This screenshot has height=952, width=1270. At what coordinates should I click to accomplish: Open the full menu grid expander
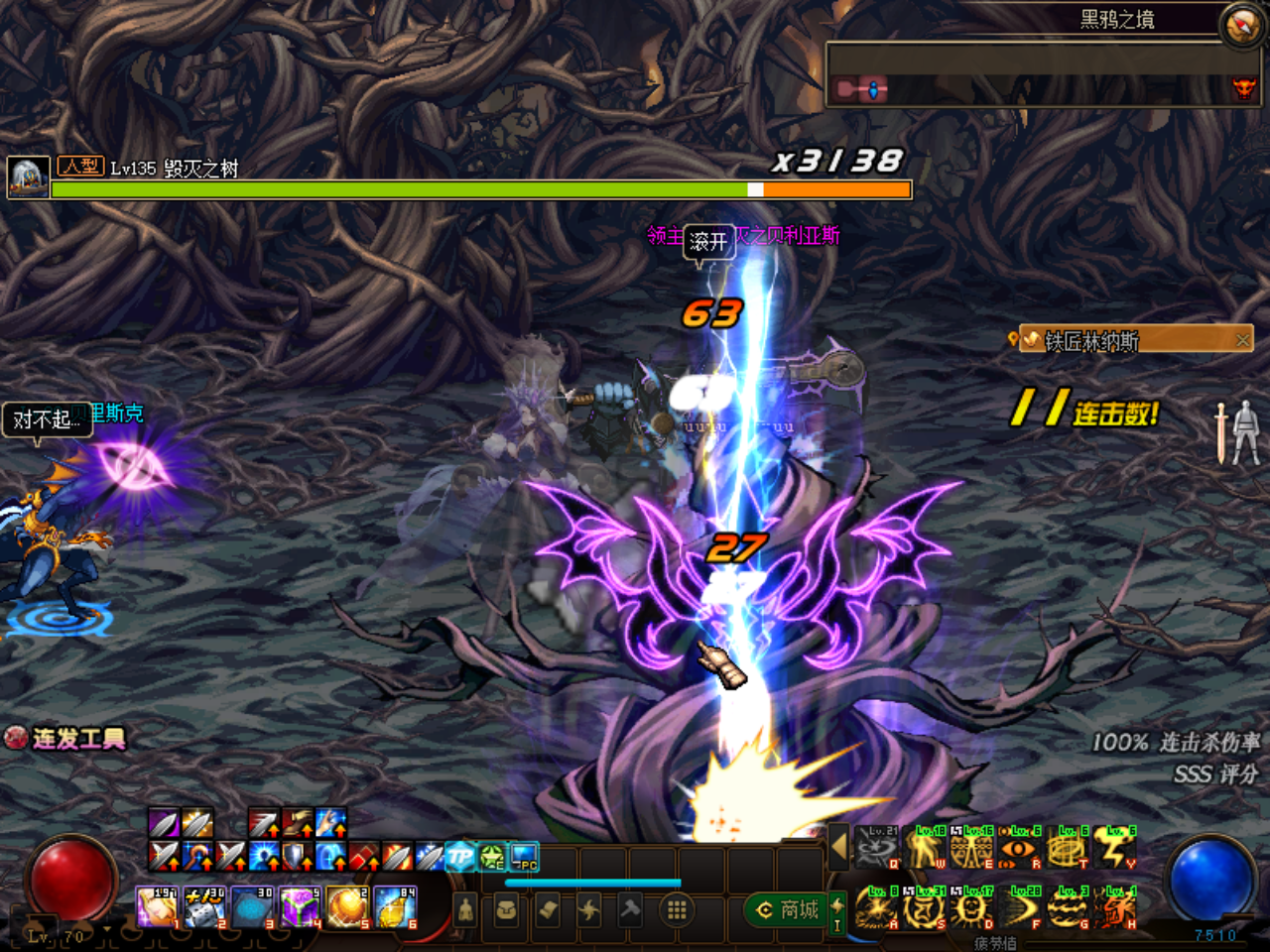click(x=677, y=908)
